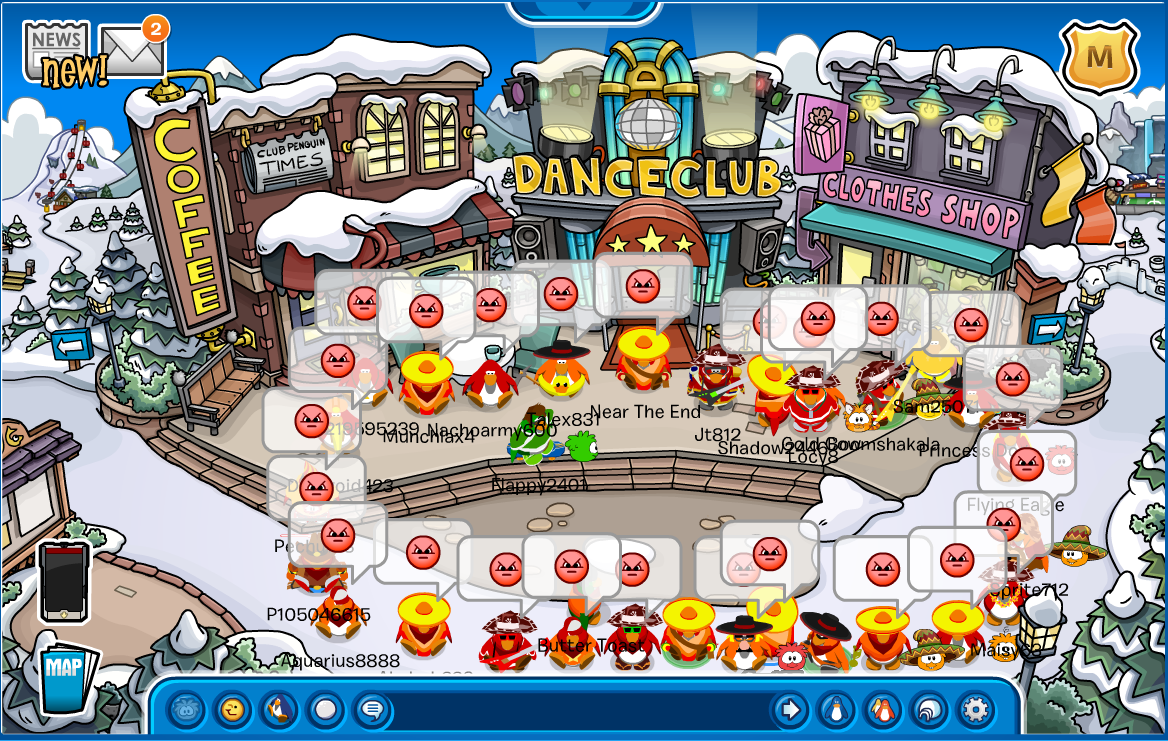Click the puffle button on the toolbar

(x=185, y=711)
